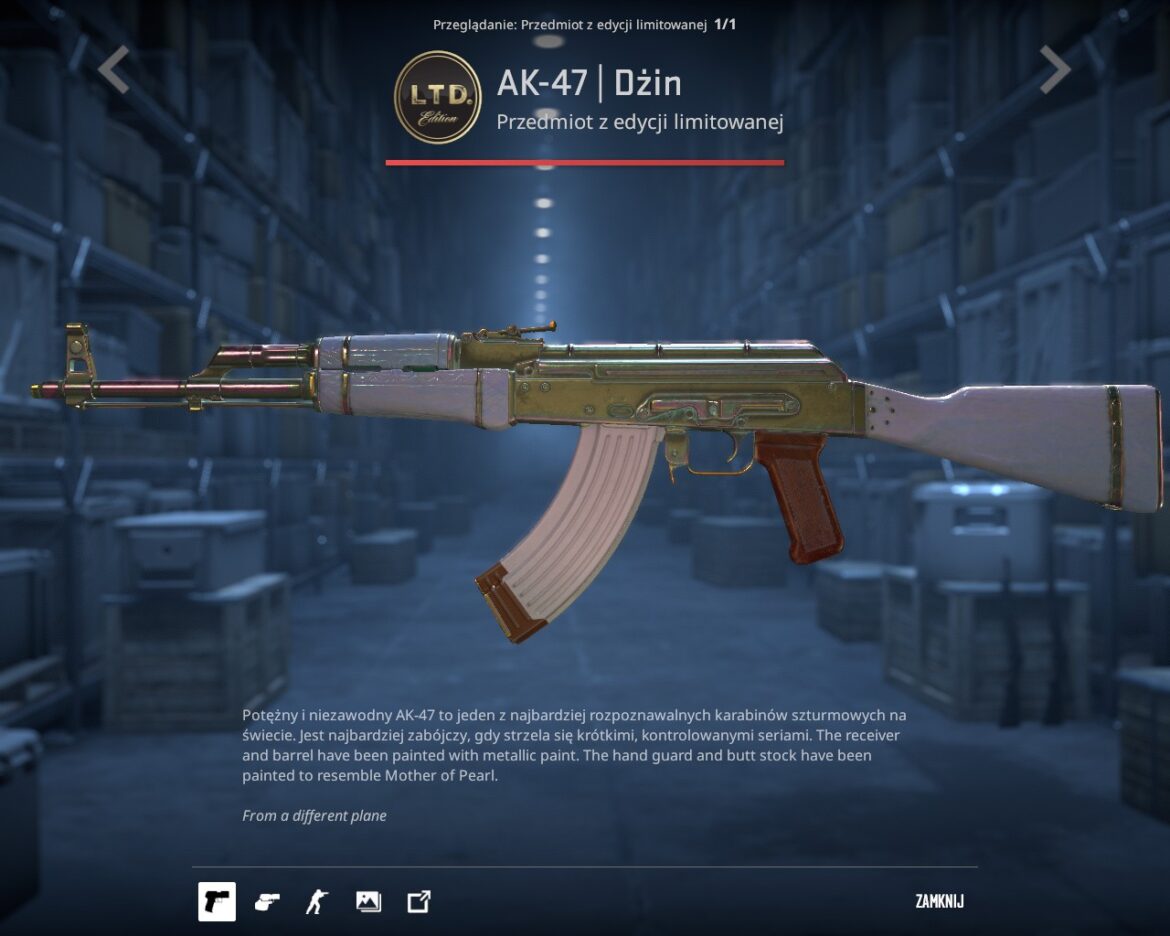This screenshot has height=936, width=1170.
Task: Switch to the hand-held weapon view icon
Action: click(x=267, y=902)
